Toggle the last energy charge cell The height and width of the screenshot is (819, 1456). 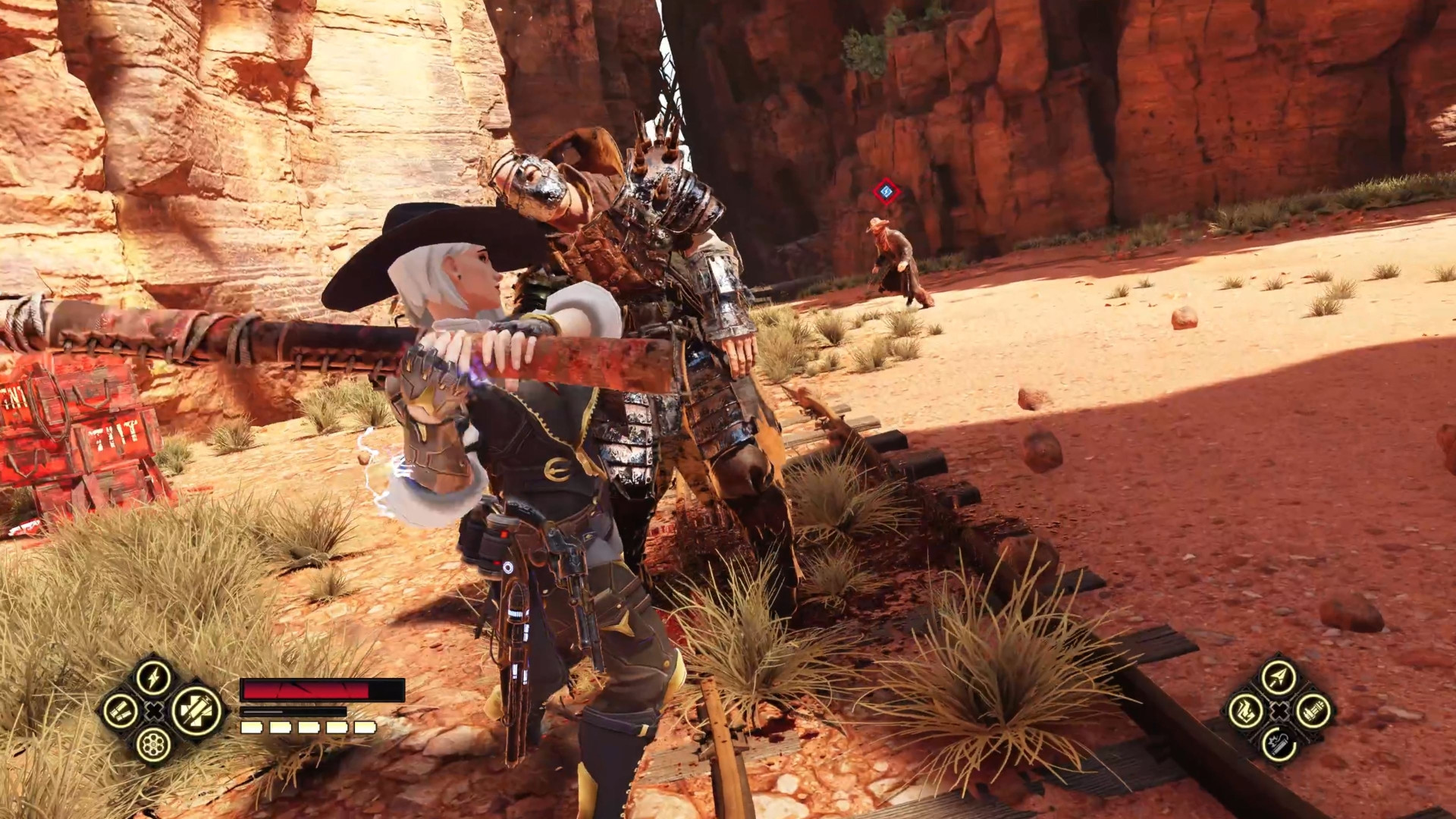(365, 728)
